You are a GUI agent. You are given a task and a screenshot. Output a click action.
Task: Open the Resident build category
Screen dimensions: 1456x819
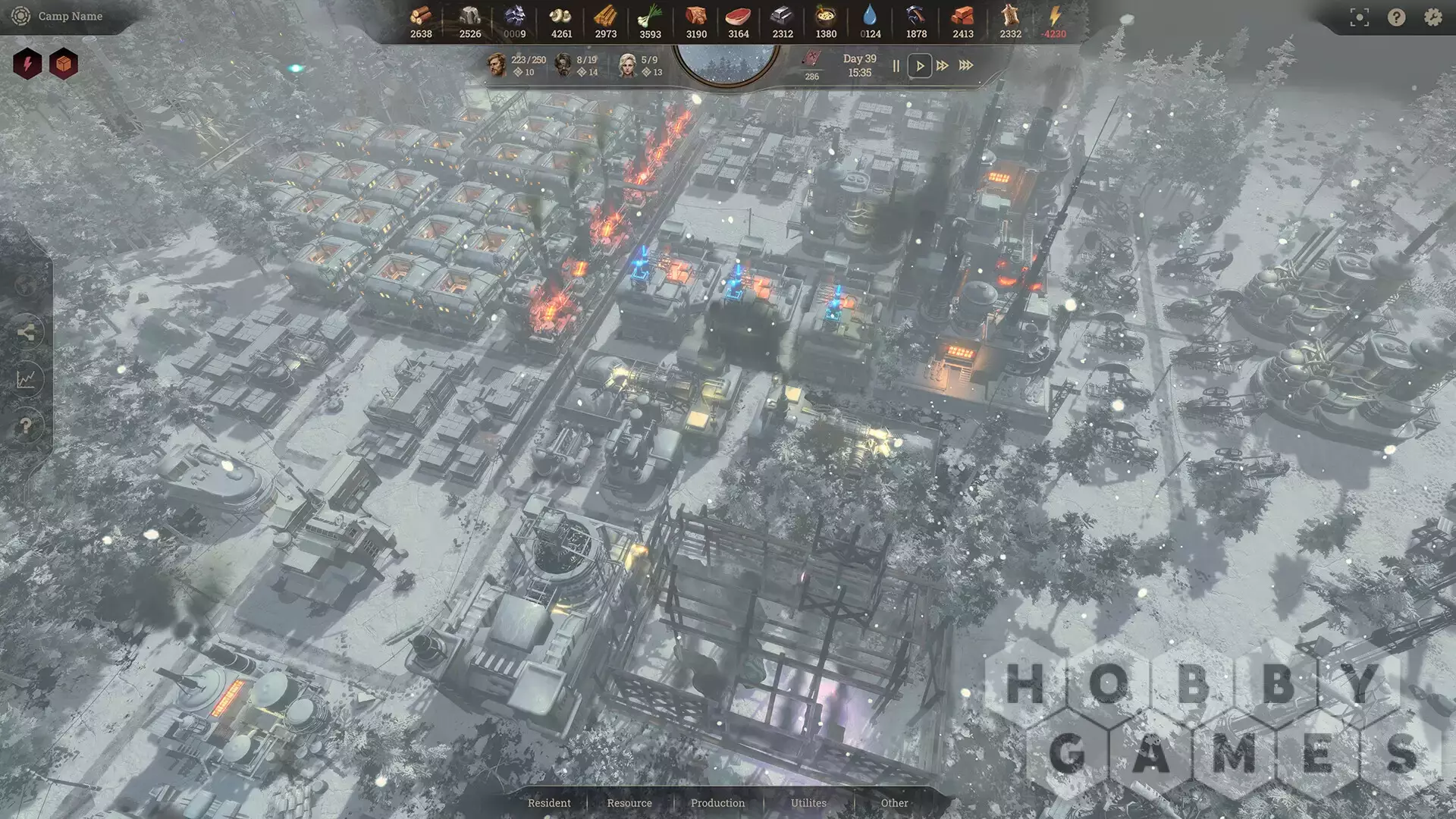click(549, 803)
